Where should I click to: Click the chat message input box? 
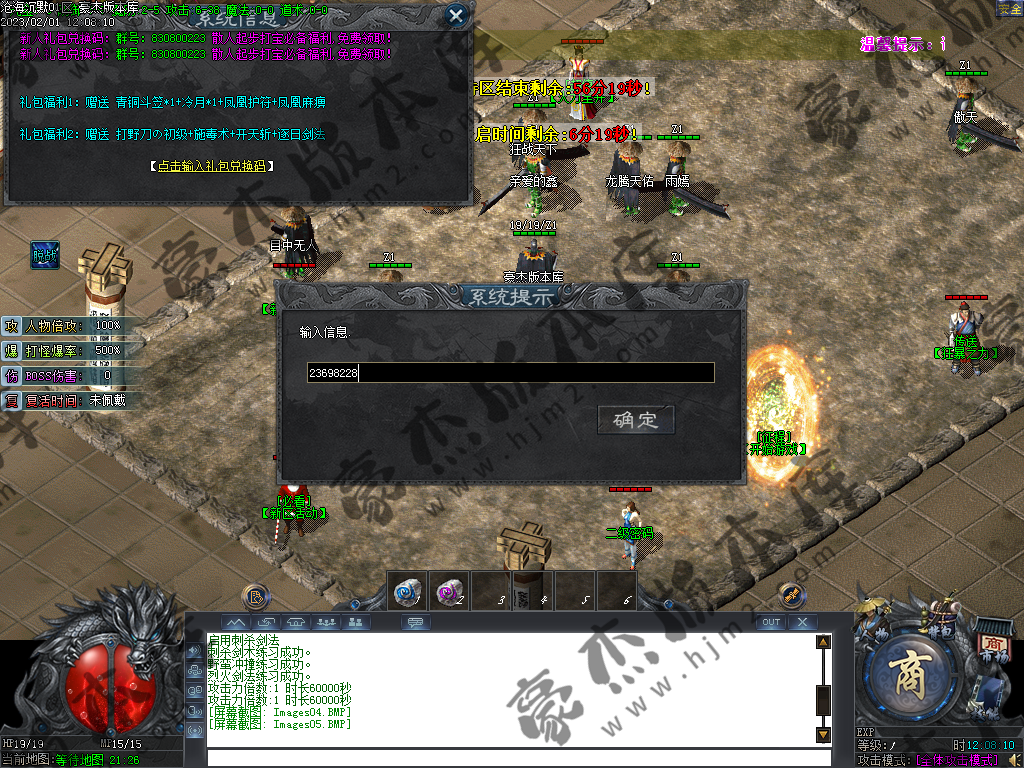[x=510, y=757]
